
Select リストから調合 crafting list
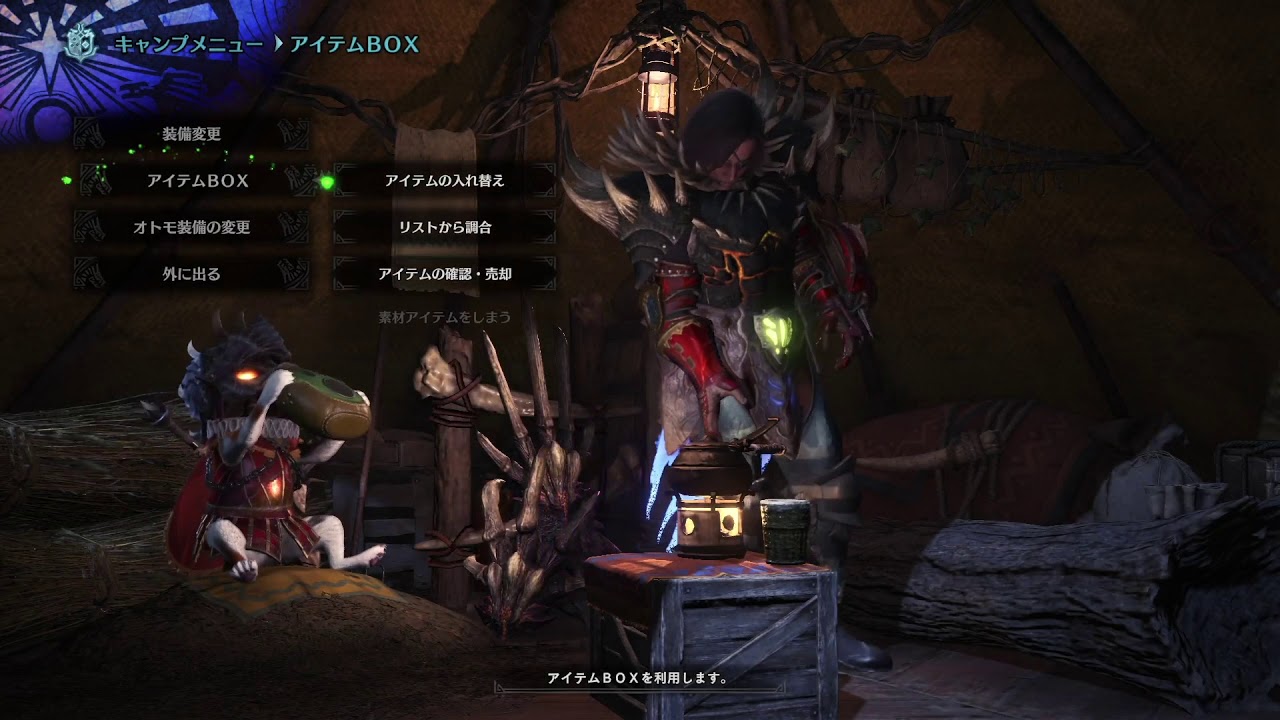click(x=444, y=227)
